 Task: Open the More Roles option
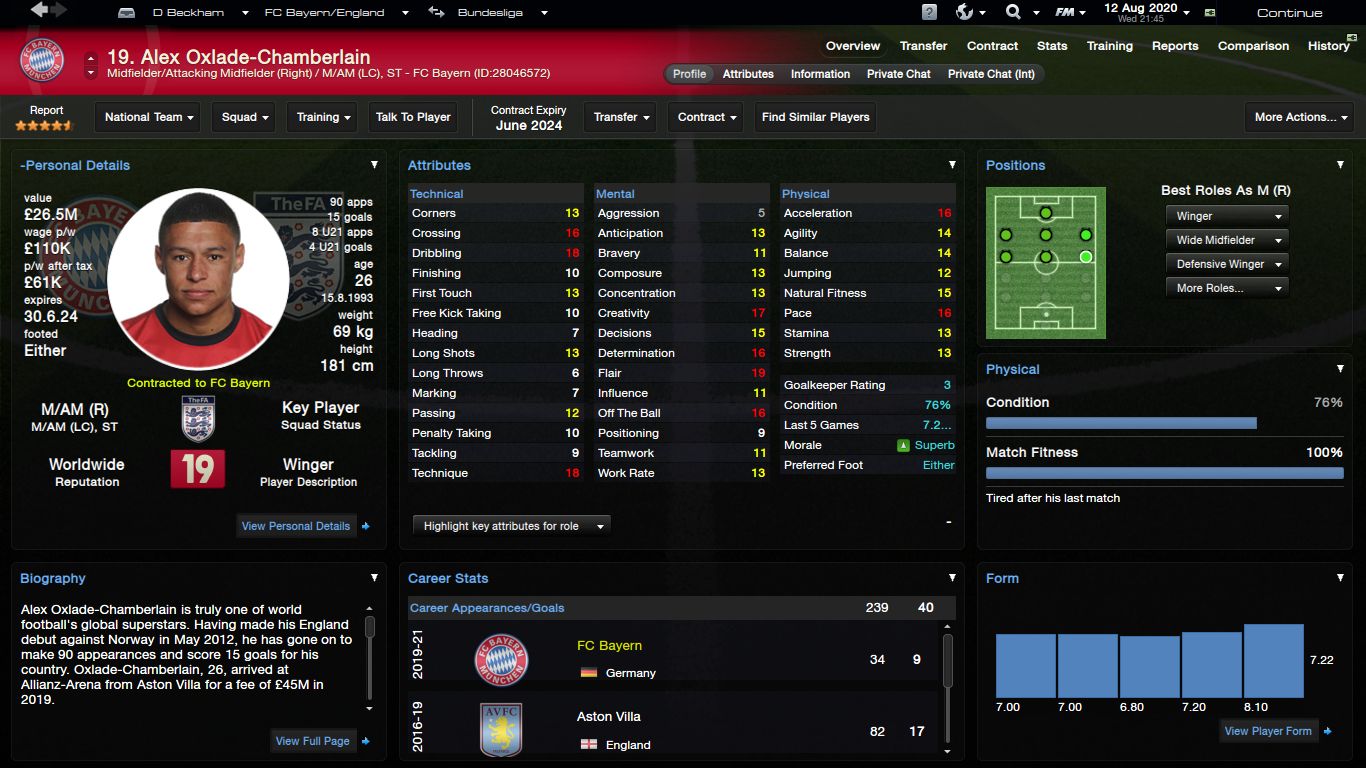[1227, 288]
